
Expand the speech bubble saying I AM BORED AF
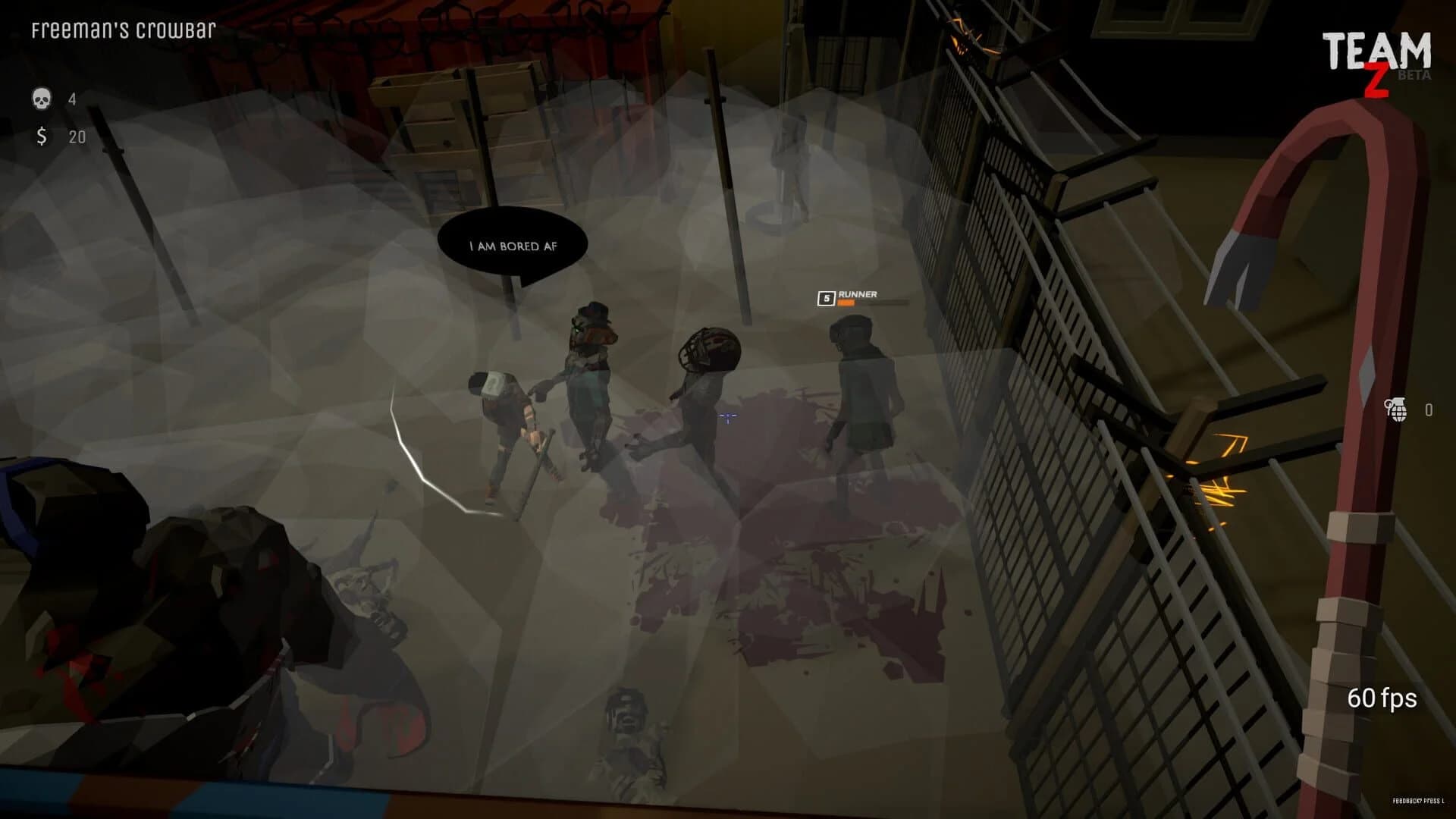click(510, 244)
